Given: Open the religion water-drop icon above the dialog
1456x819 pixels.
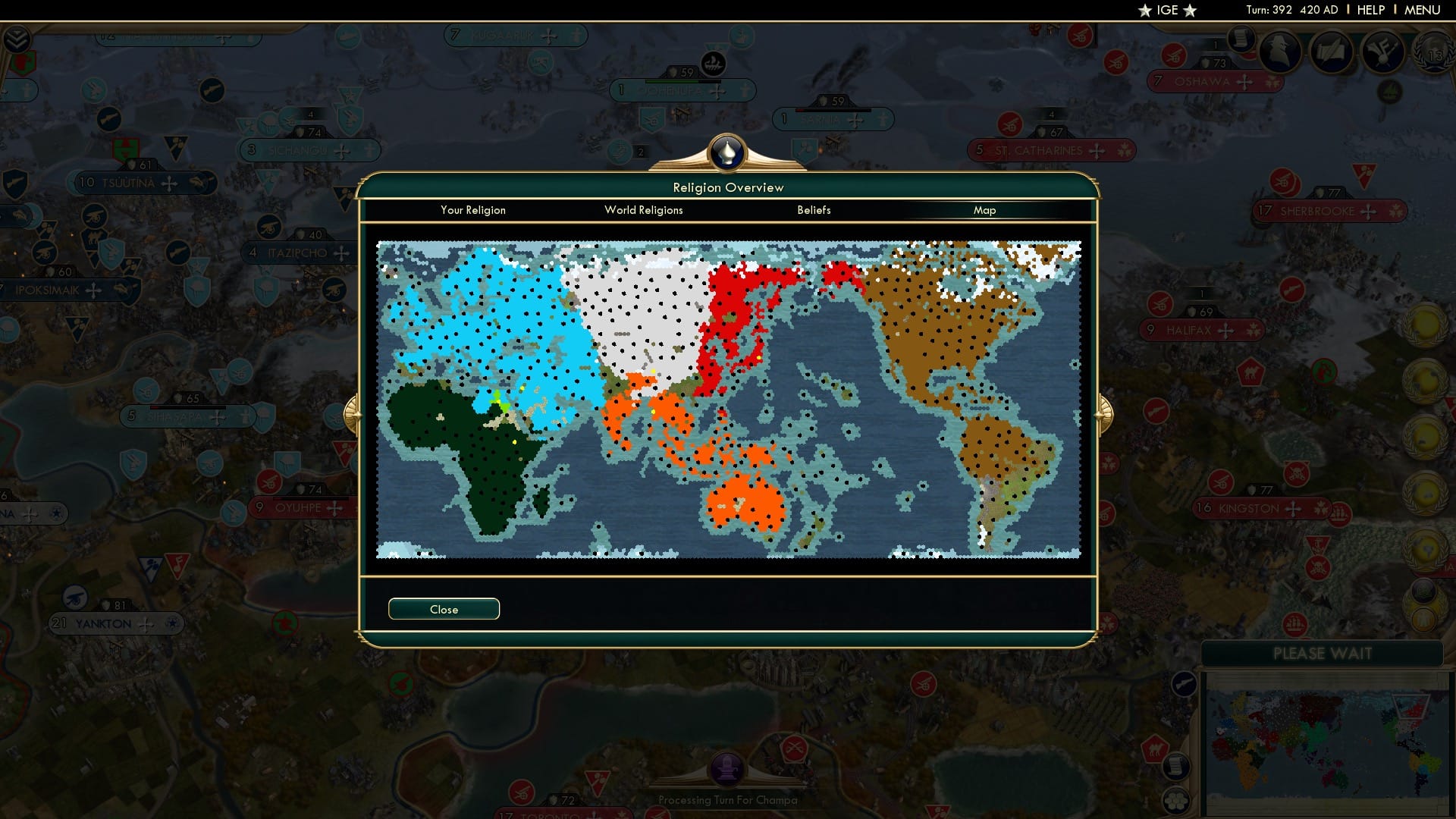Looking at the screenshot, I should tap(726, 153).
